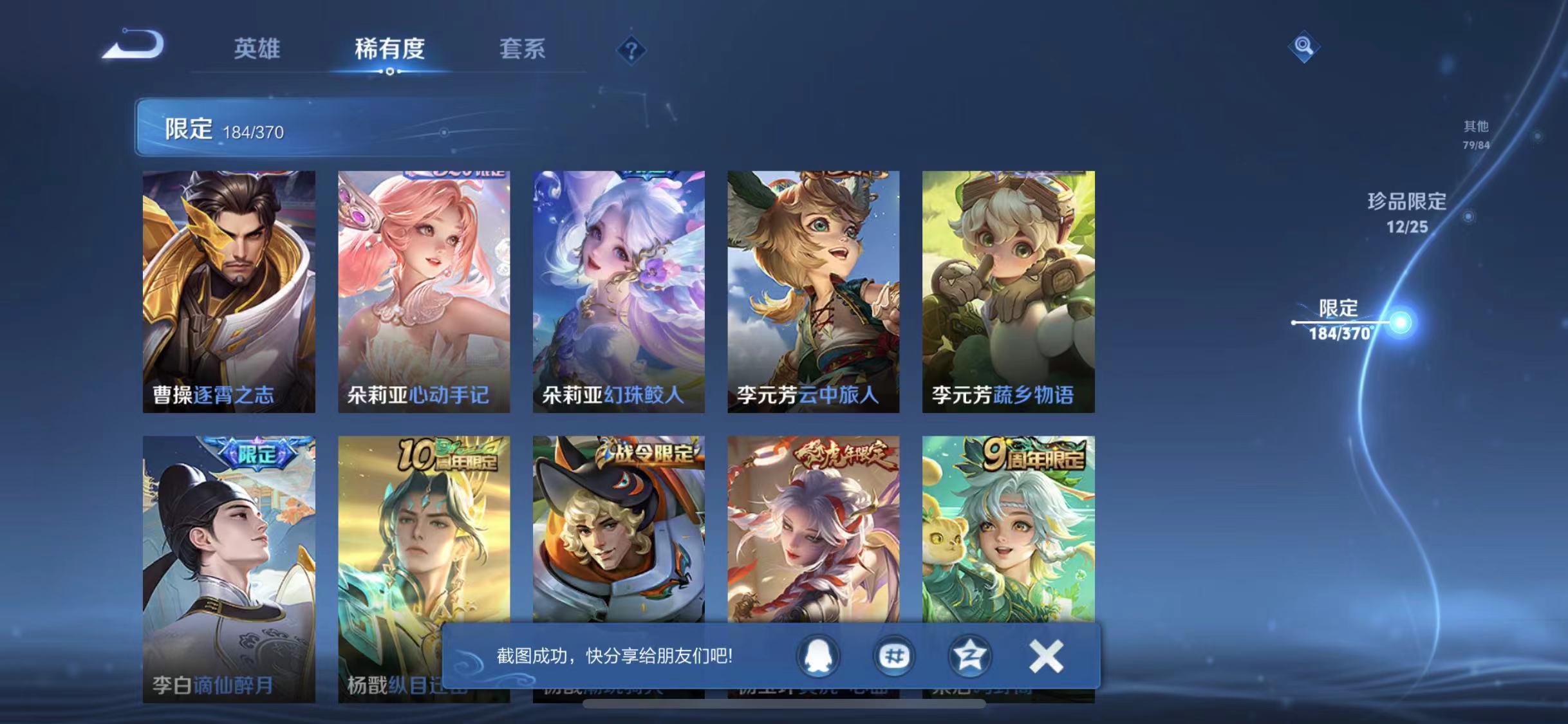Share via the topic hashtag icon

tap(894, 655)
